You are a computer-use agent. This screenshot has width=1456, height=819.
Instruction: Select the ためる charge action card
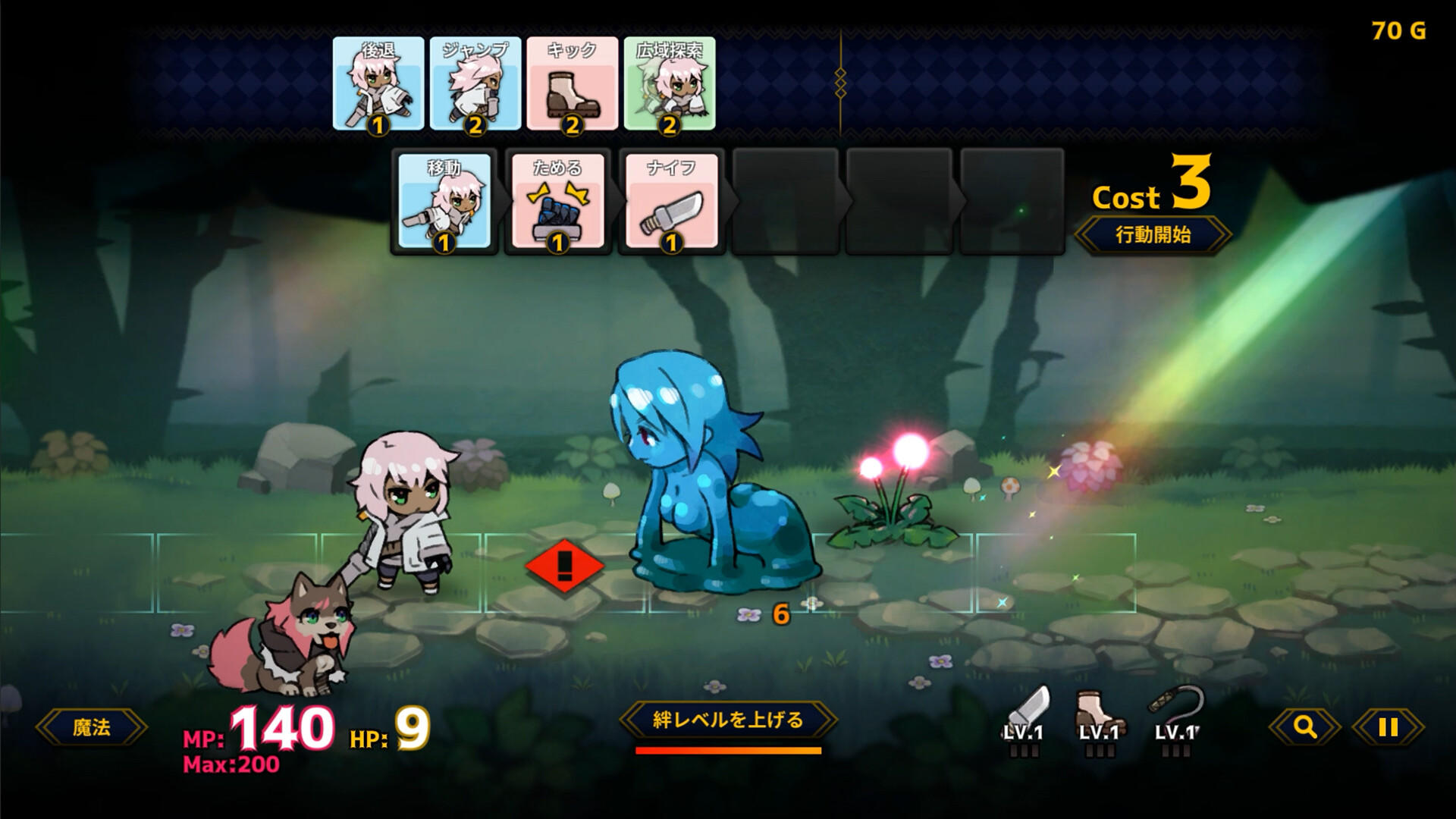pos(559,203)
